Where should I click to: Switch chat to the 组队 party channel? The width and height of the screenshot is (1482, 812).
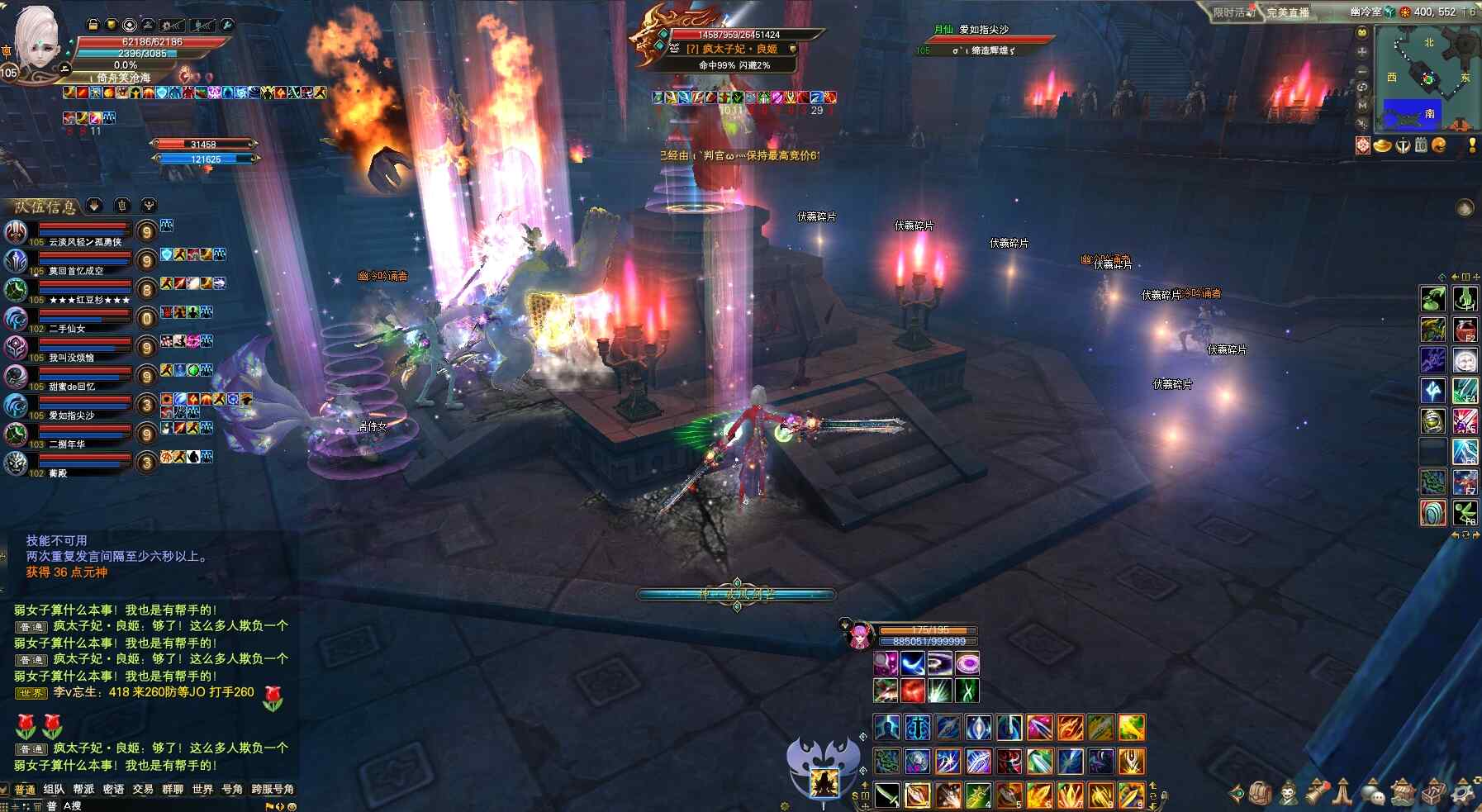(x=54, y=790)
